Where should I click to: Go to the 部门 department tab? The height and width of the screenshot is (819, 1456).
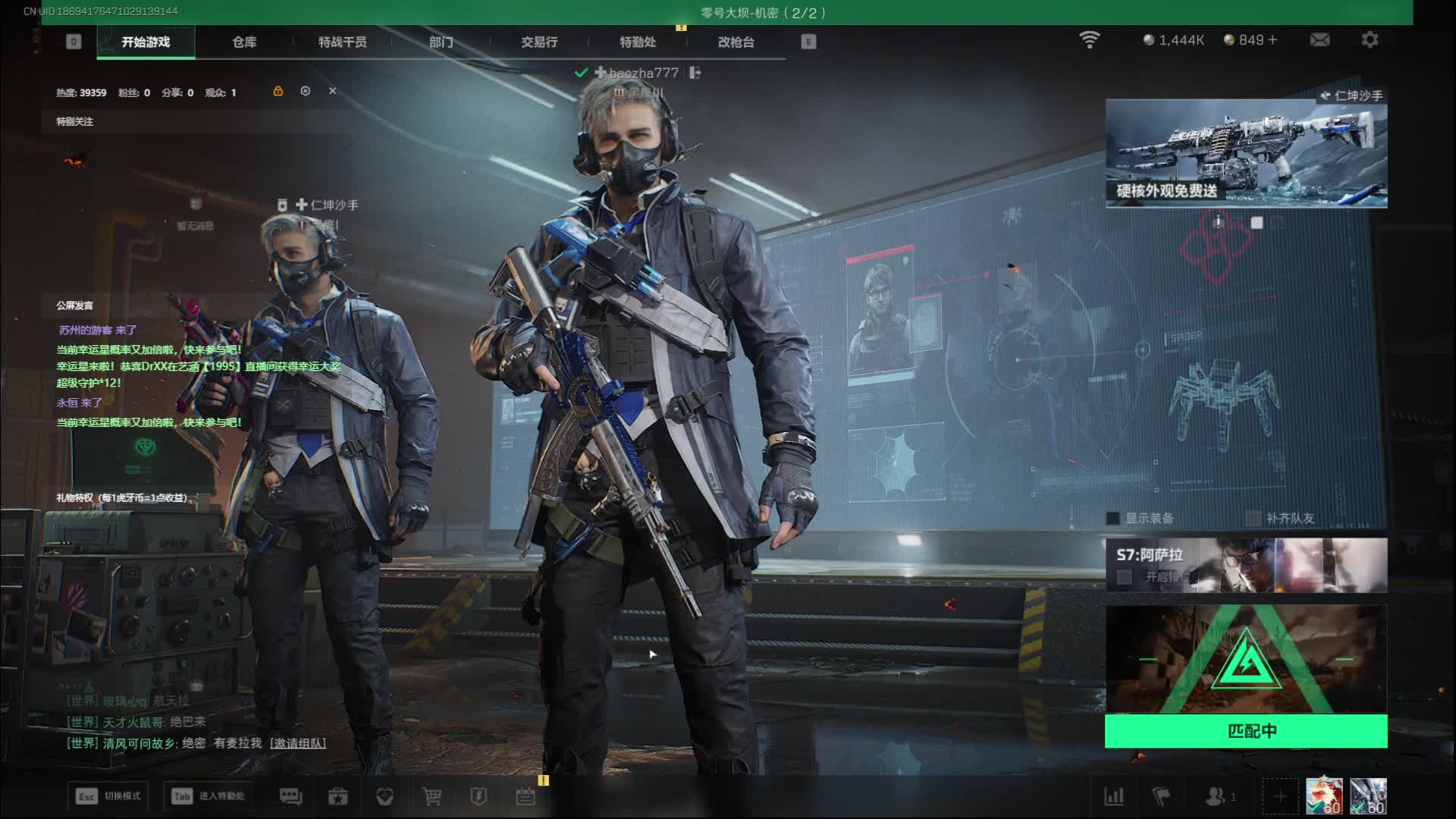[441, 42]
